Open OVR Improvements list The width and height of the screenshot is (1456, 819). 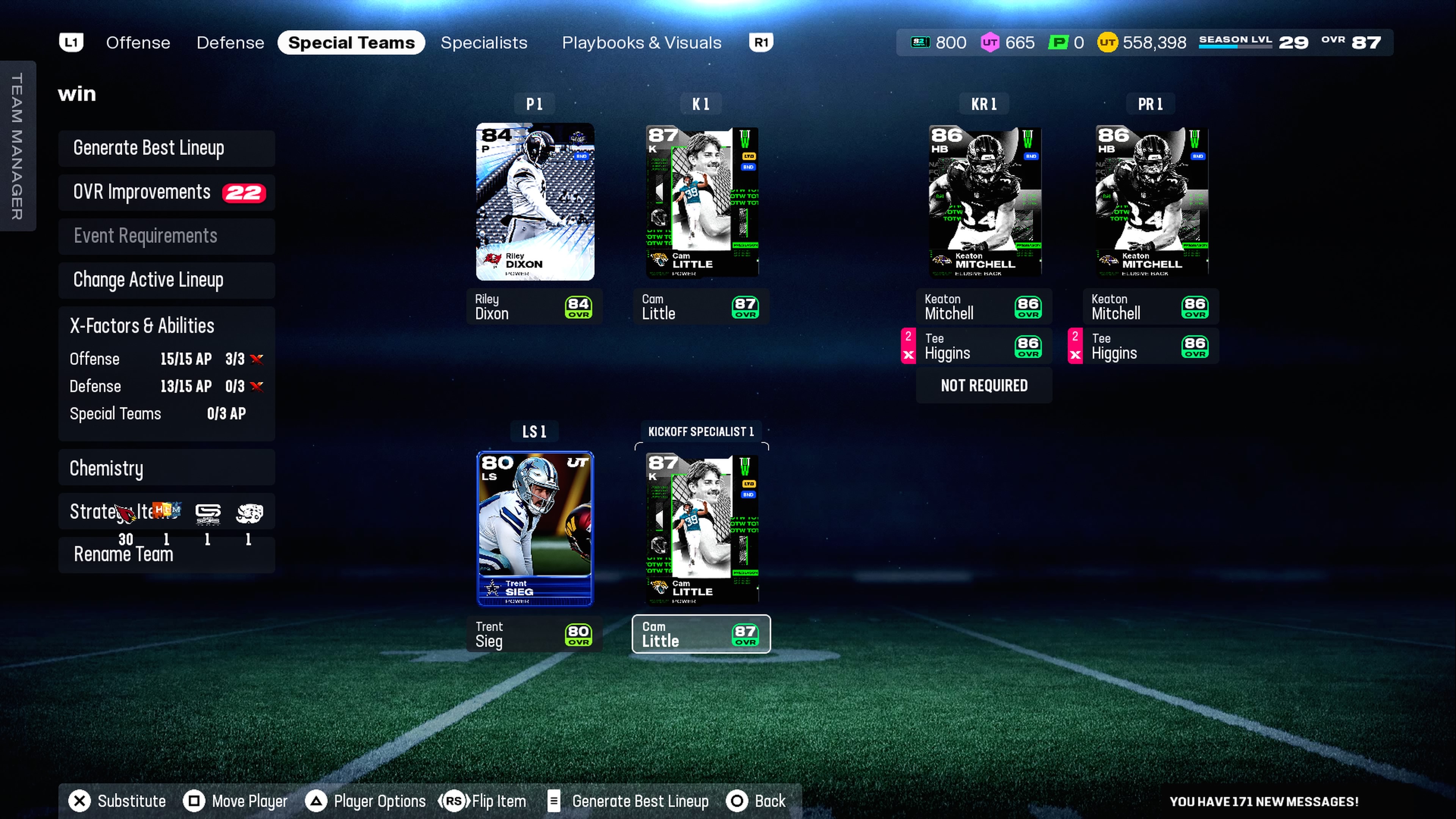pyautogui.click(x=166, y=192)
